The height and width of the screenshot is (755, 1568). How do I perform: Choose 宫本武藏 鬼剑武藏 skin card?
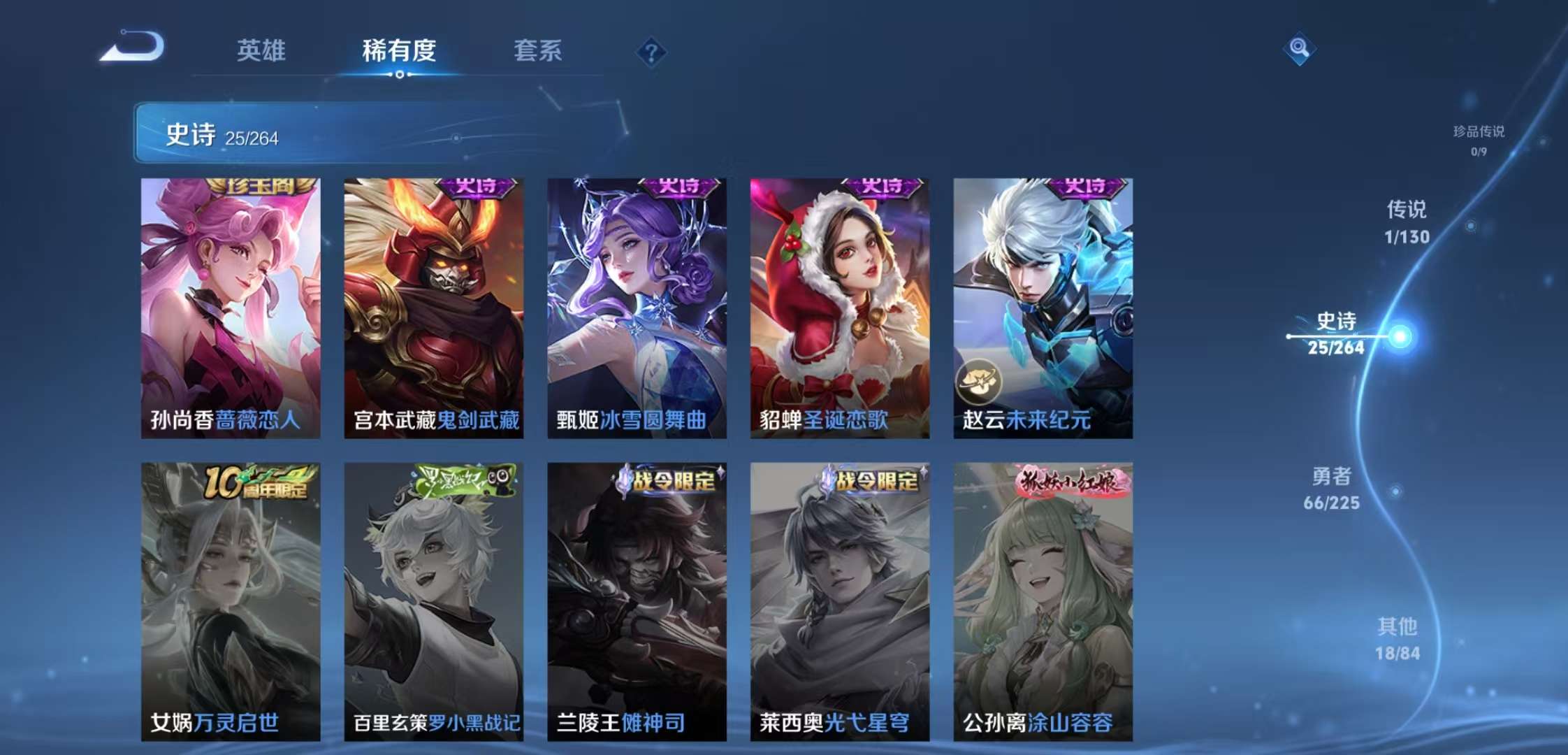click(x=433, y=308)
